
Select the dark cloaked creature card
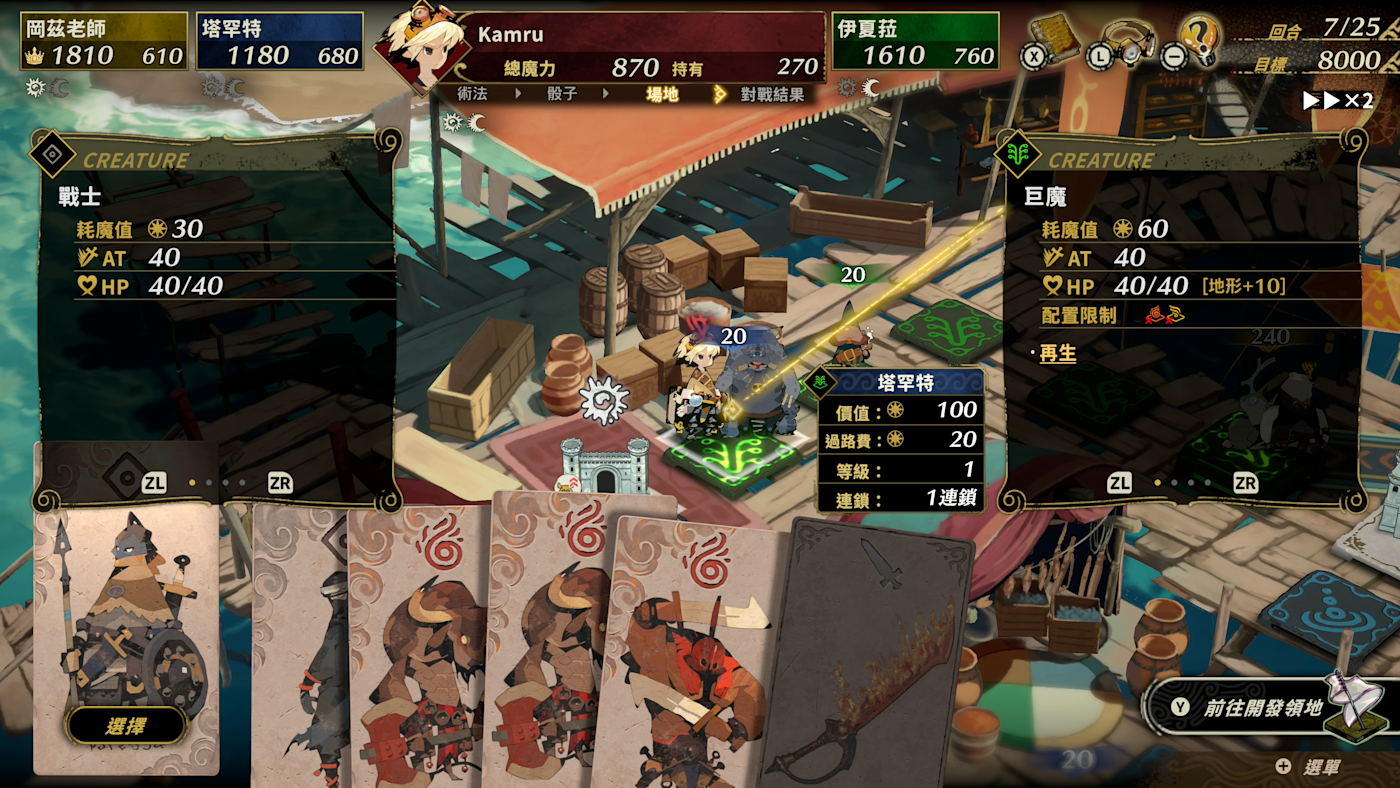click(298, 650)
